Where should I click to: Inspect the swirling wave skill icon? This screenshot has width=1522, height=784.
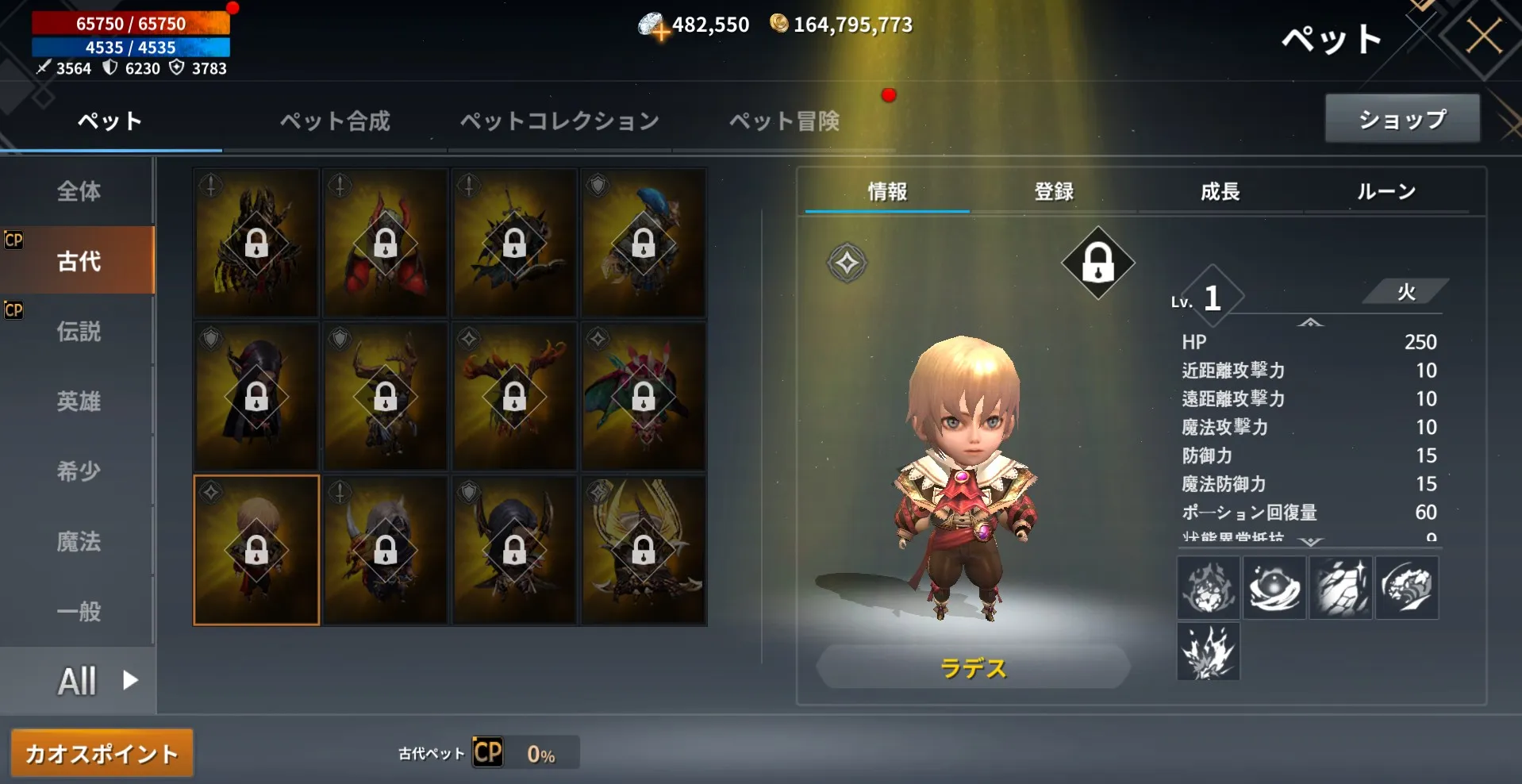(x=1406, y=587)
